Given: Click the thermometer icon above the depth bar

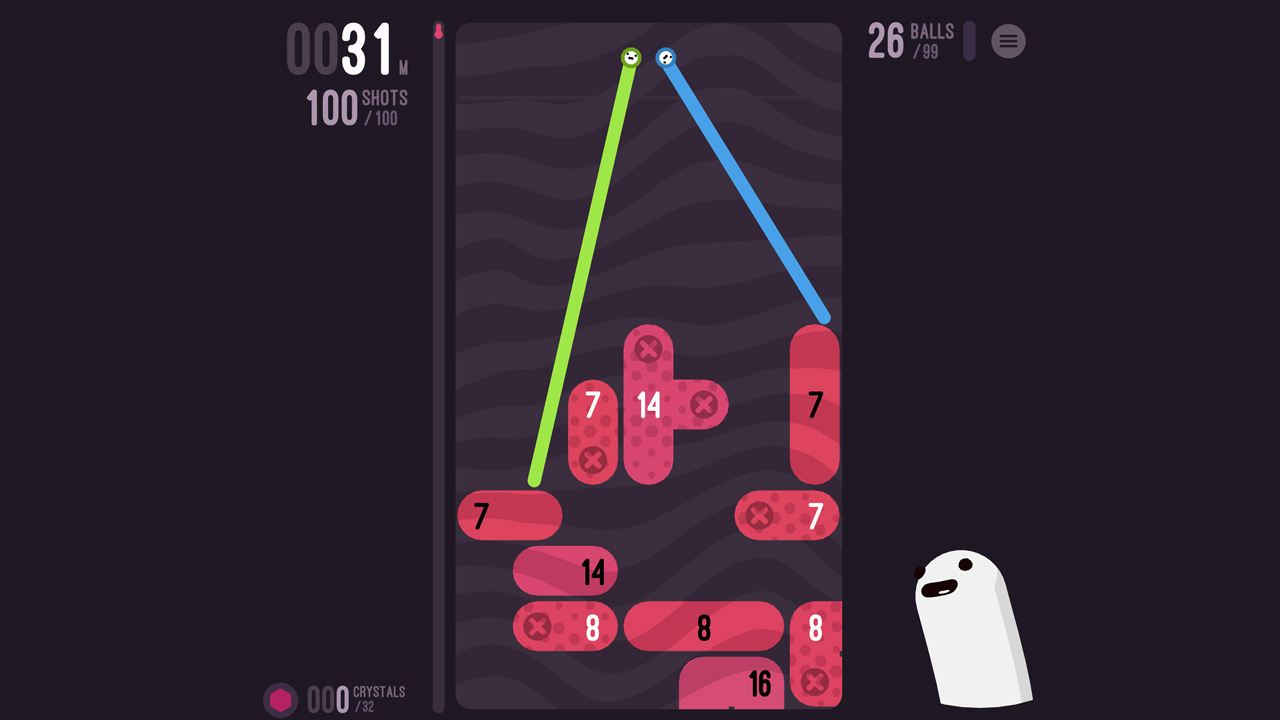Looking at the screenshot, I should point(440,28).
